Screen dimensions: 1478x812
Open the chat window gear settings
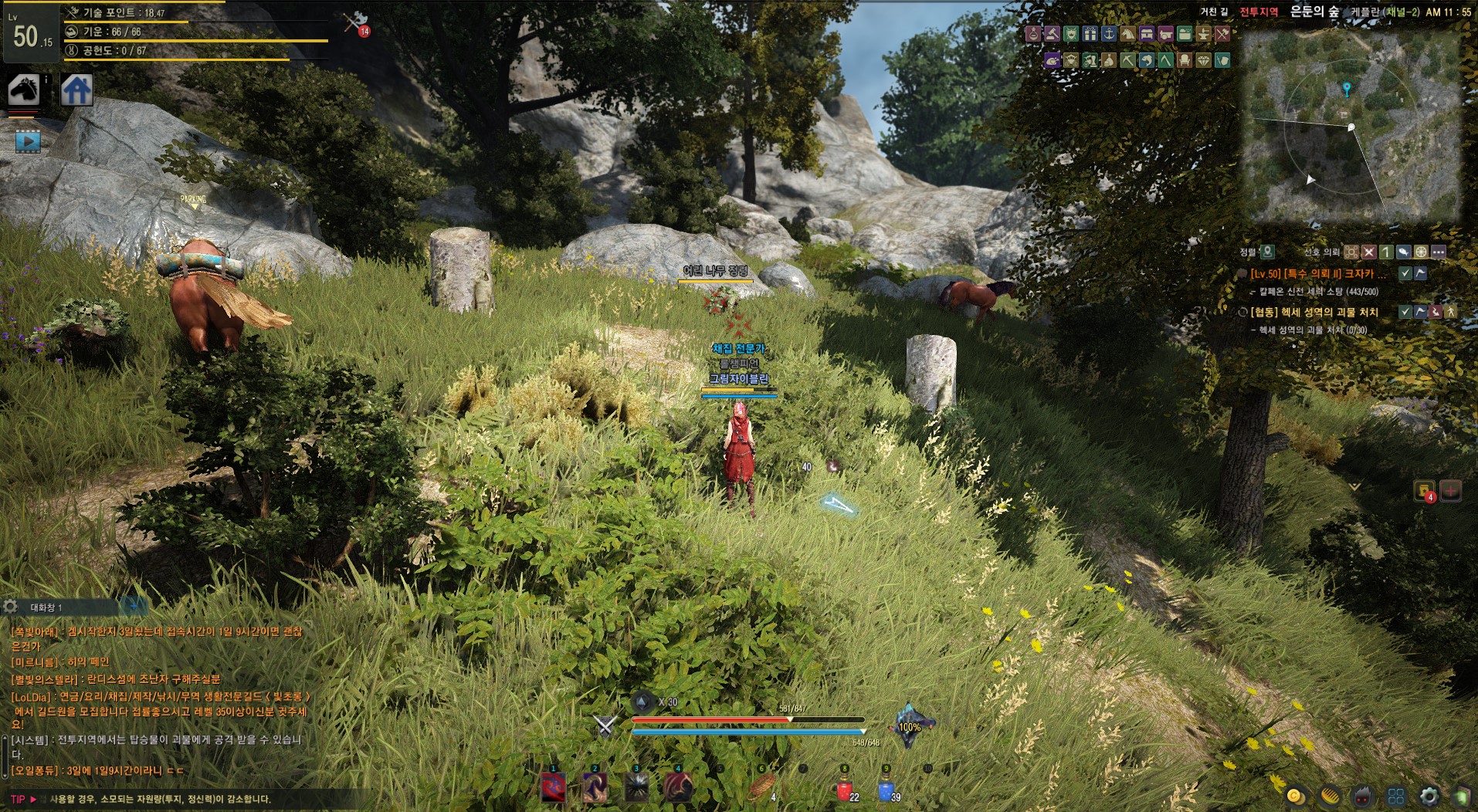click(10, 607)
